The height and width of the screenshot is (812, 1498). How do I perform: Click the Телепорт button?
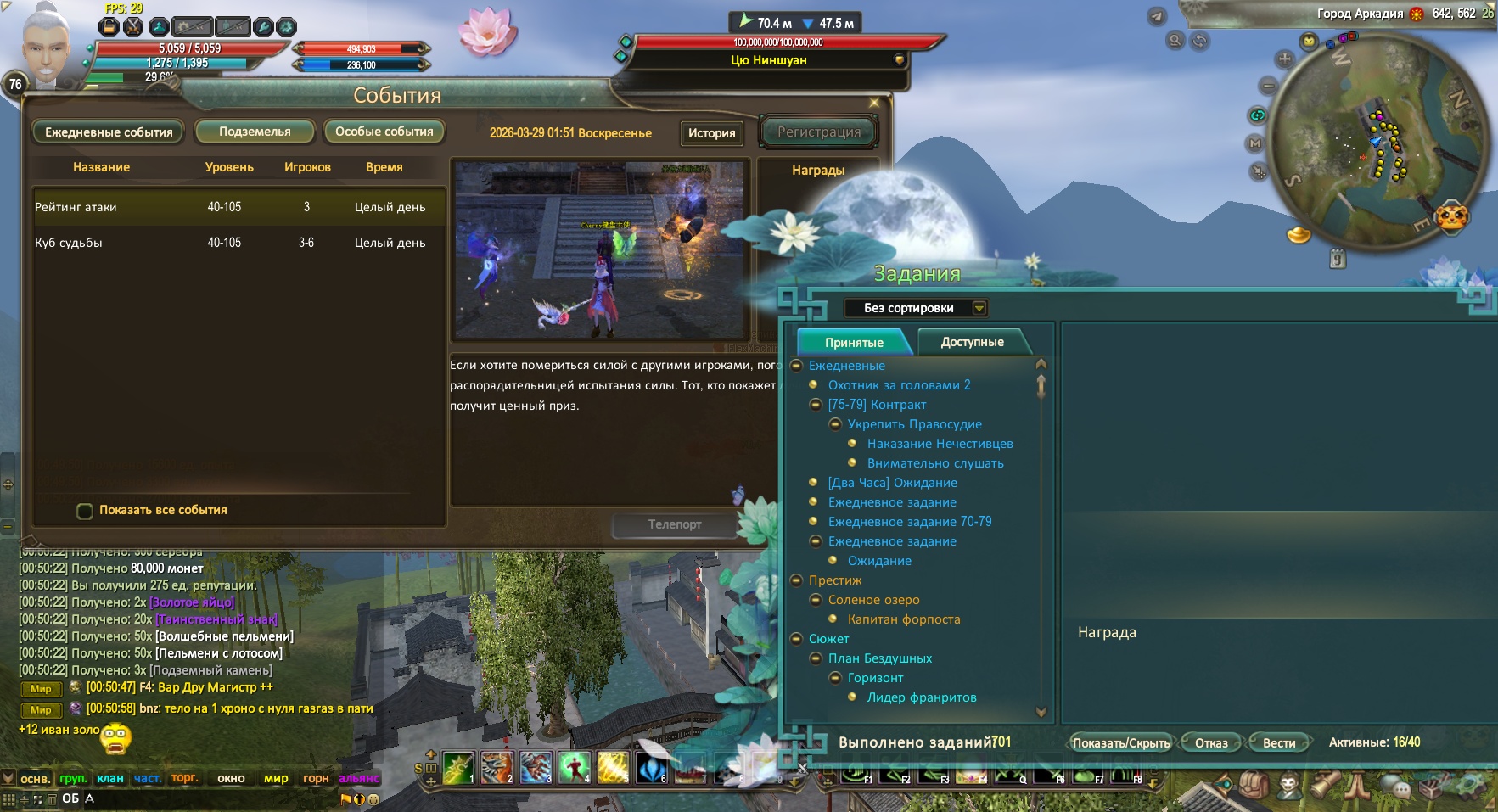tap(675, 524)
